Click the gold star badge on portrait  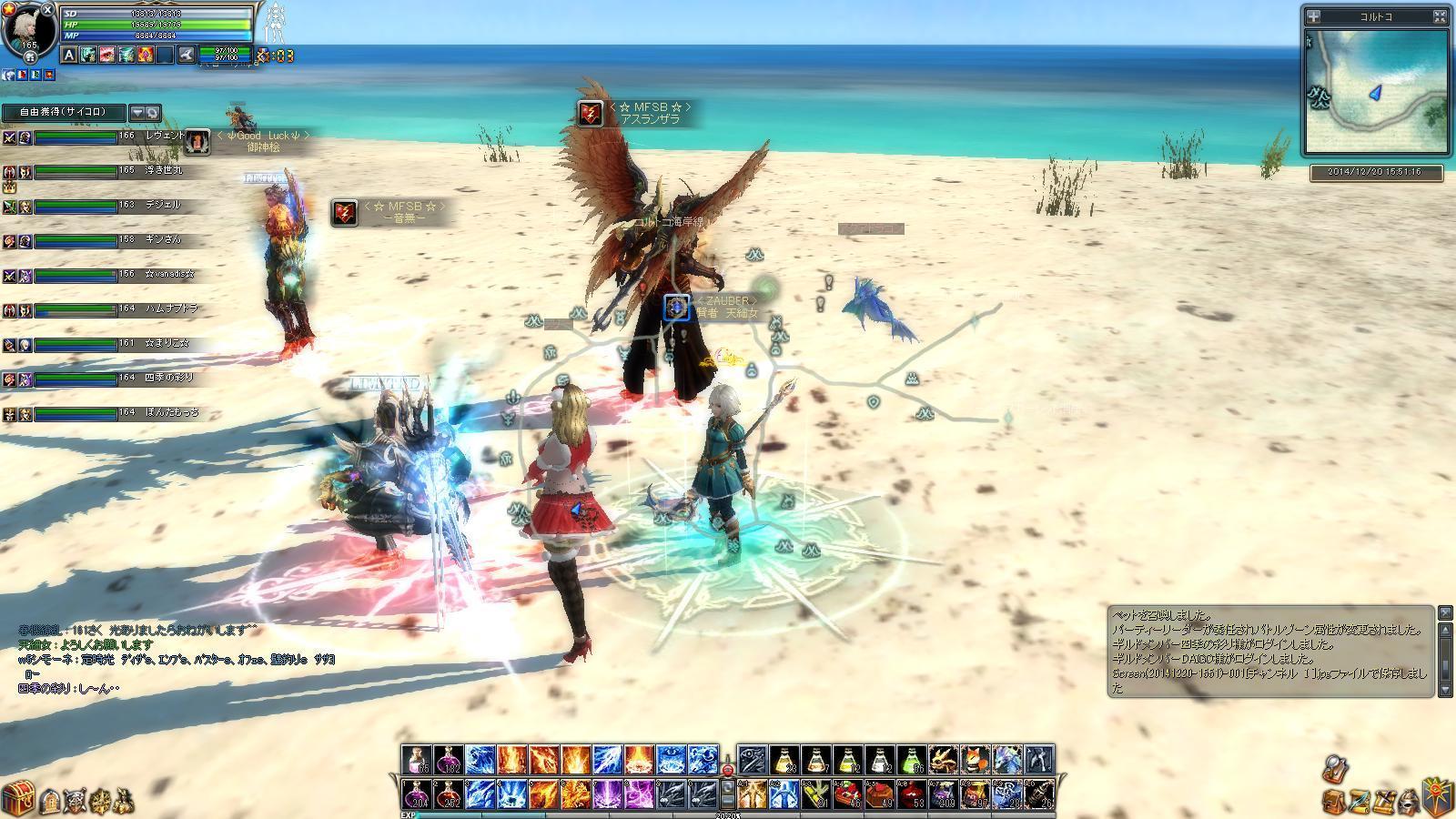click(9, 9)
